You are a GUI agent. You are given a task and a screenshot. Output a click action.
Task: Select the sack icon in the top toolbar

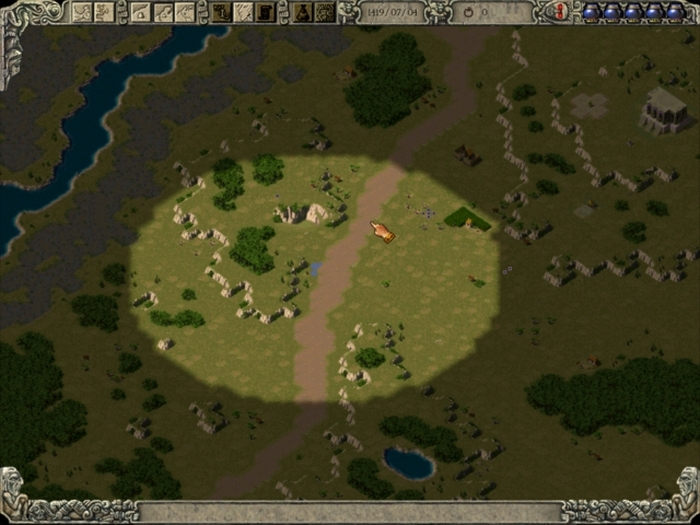(302, 12)
